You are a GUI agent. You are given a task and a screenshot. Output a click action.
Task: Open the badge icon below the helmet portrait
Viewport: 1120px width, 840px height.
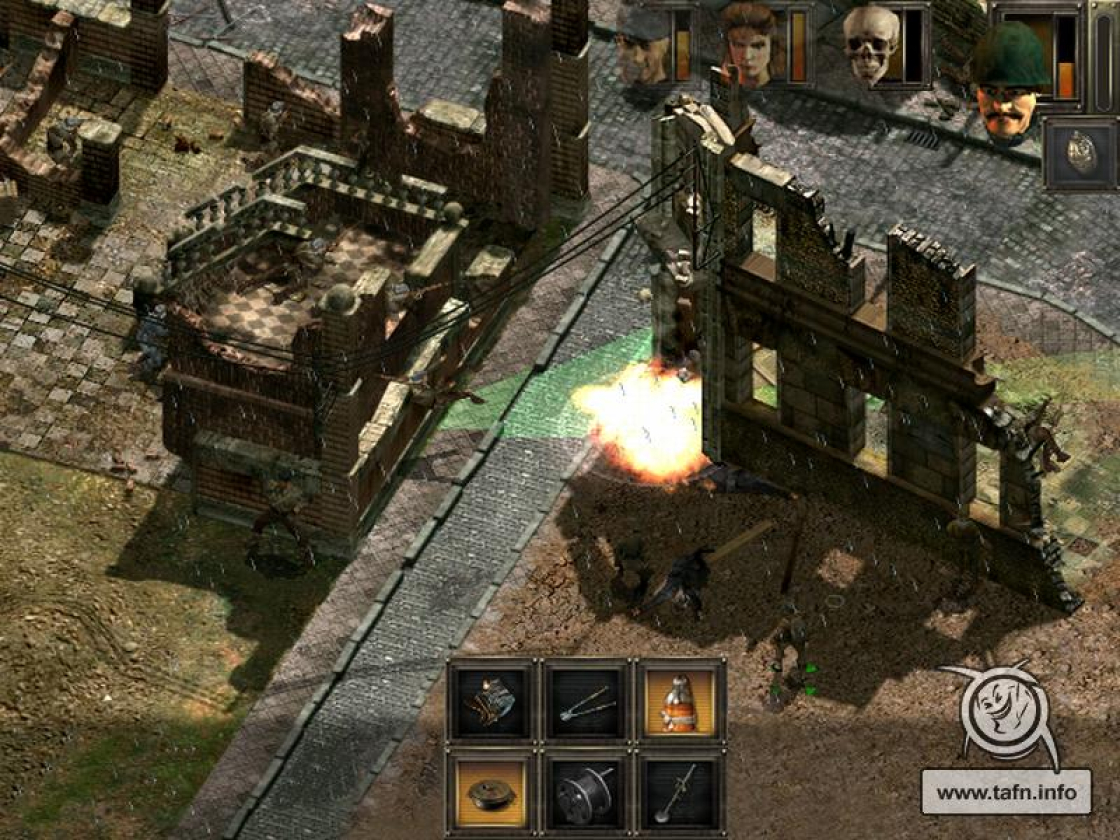(1079, 152)
